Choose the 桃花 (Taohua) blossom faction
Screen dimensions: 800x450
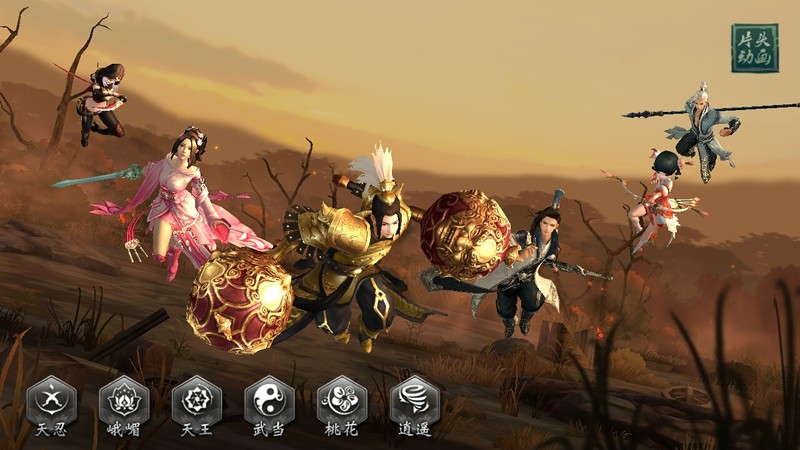pos(342,402)
